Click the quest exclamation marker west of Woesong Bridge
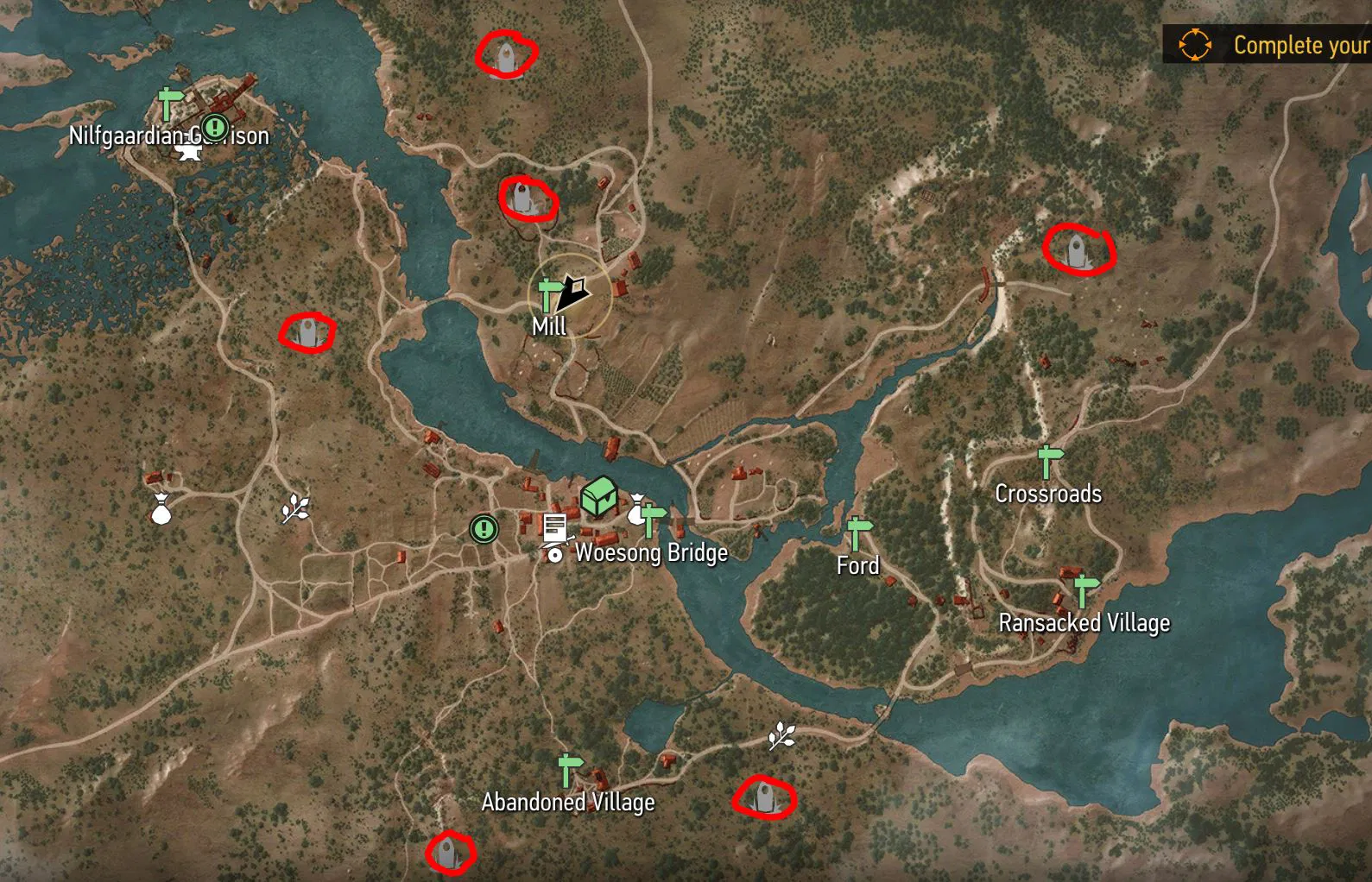Image resolution: width=1372 pixels, height=882 pixels. [x=484, y=529]
